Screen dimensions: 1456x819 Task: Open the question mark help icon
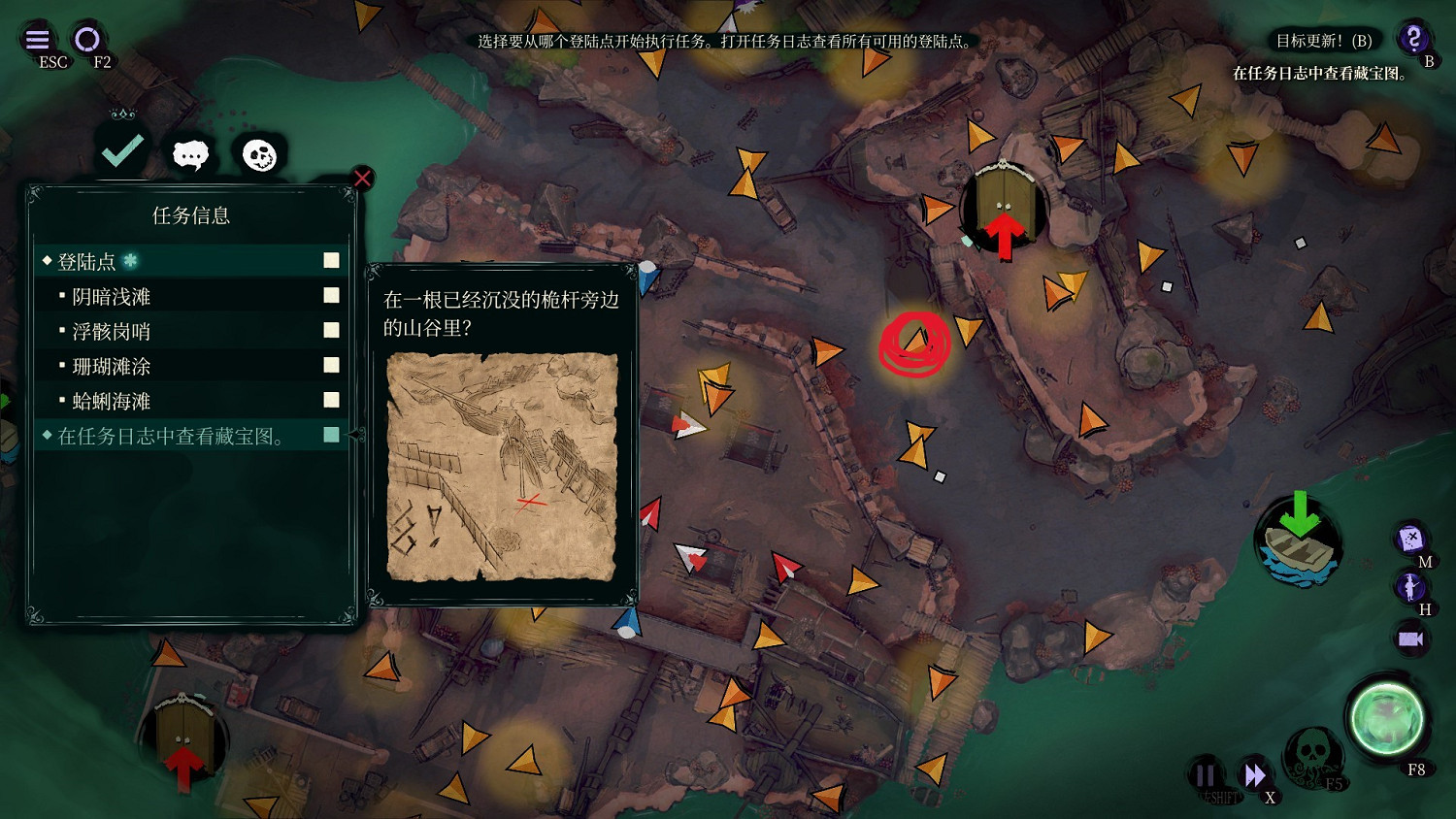(1414, 39)
